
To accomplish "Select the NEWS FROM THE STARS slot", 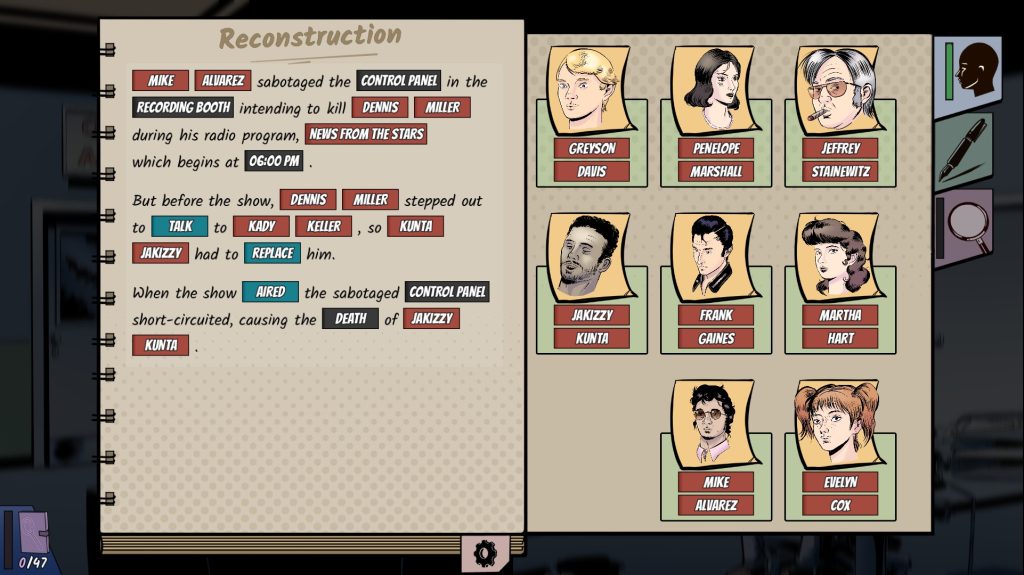I will tap(366, 134).
